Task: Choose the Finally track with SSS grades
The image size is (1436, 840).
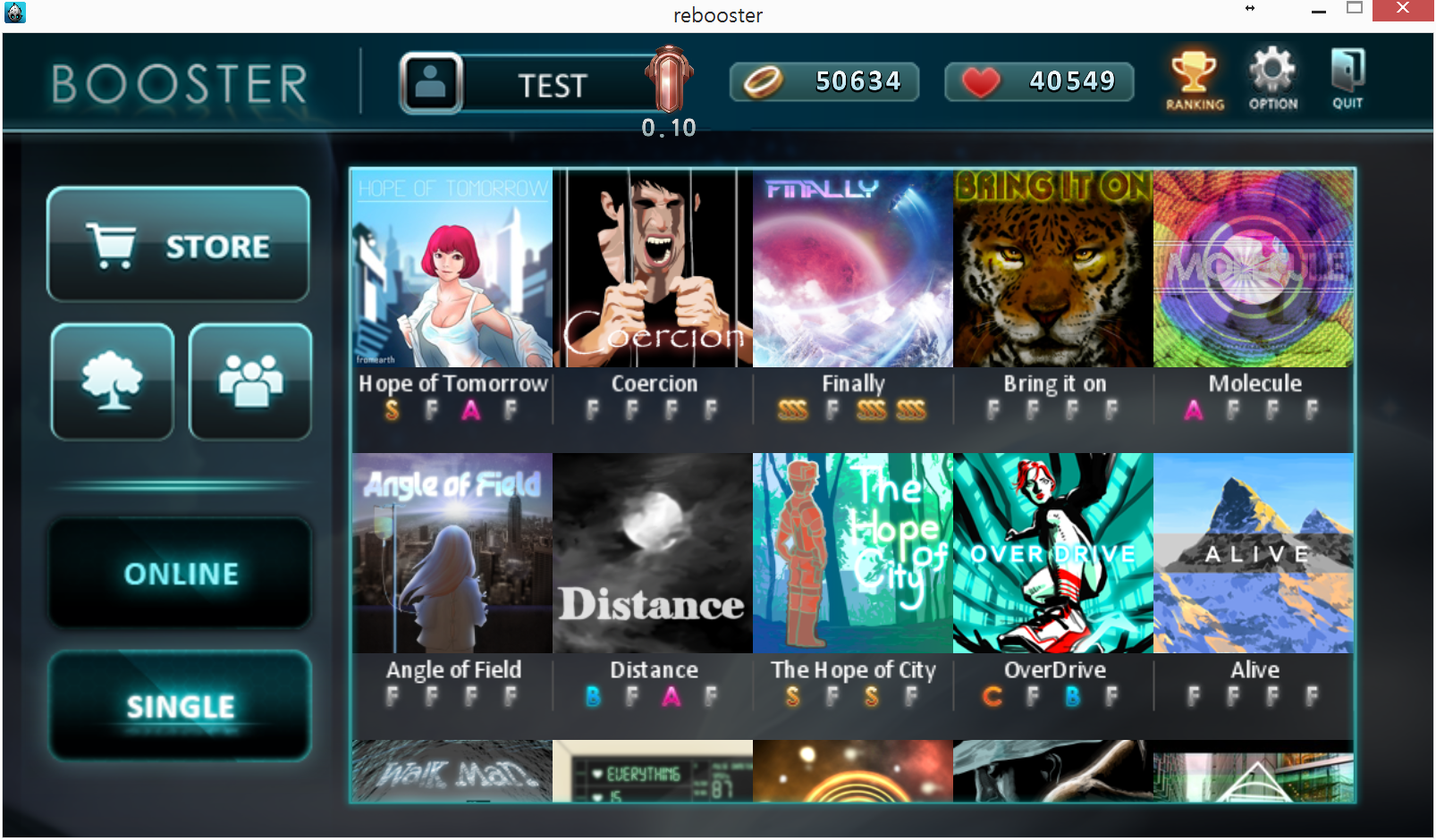Action: (852, 268)
